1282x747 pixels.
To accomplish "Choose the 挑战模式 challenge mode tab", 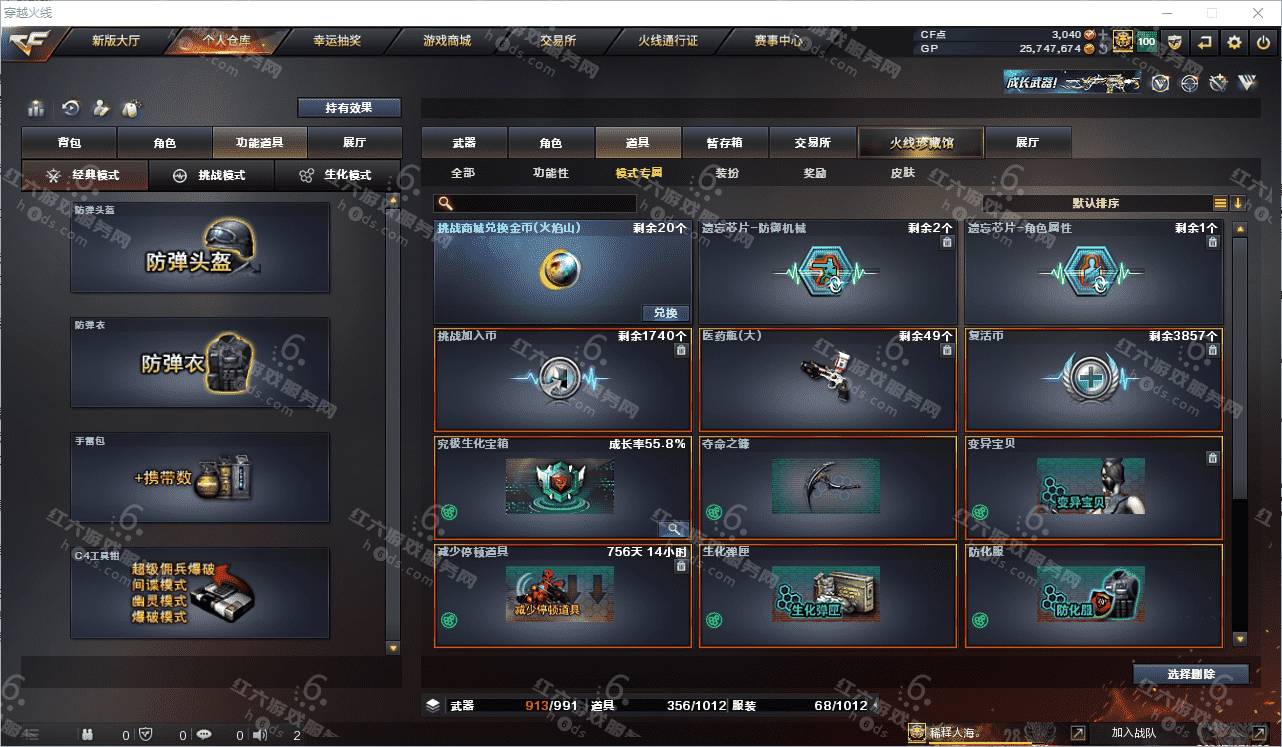I will pyautogui.click(x=211, y=175).
